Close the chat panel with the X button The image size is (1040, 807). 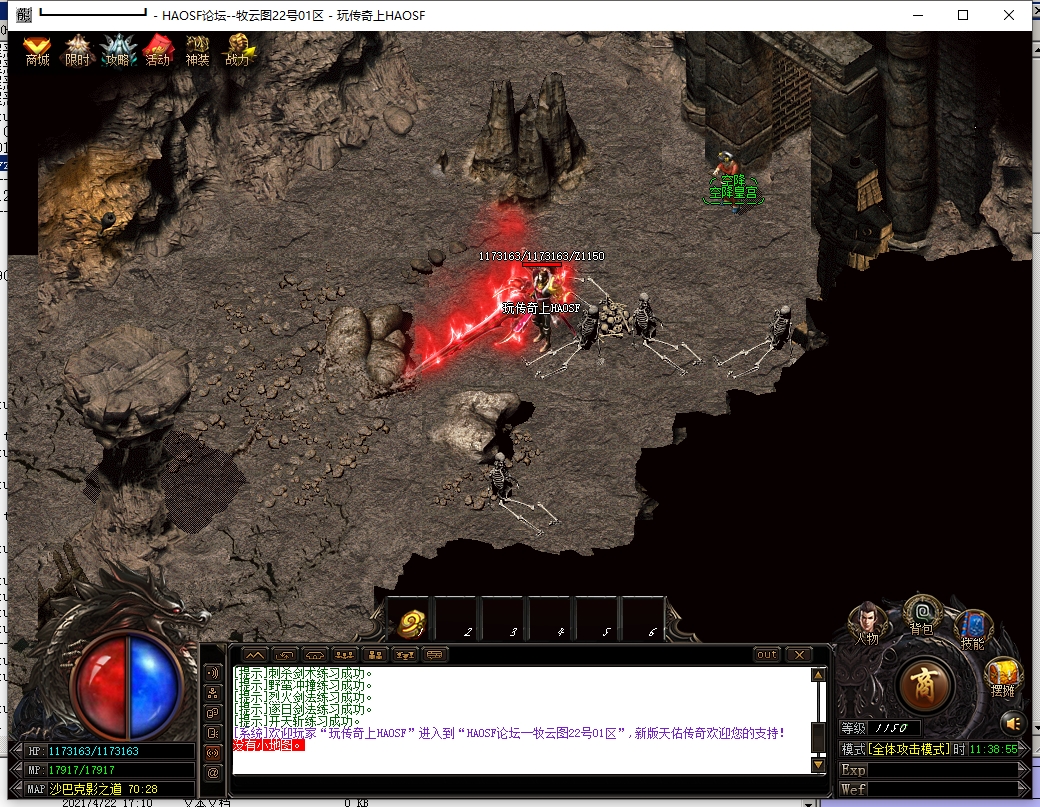pyautogui.click(x=798, y=655)
